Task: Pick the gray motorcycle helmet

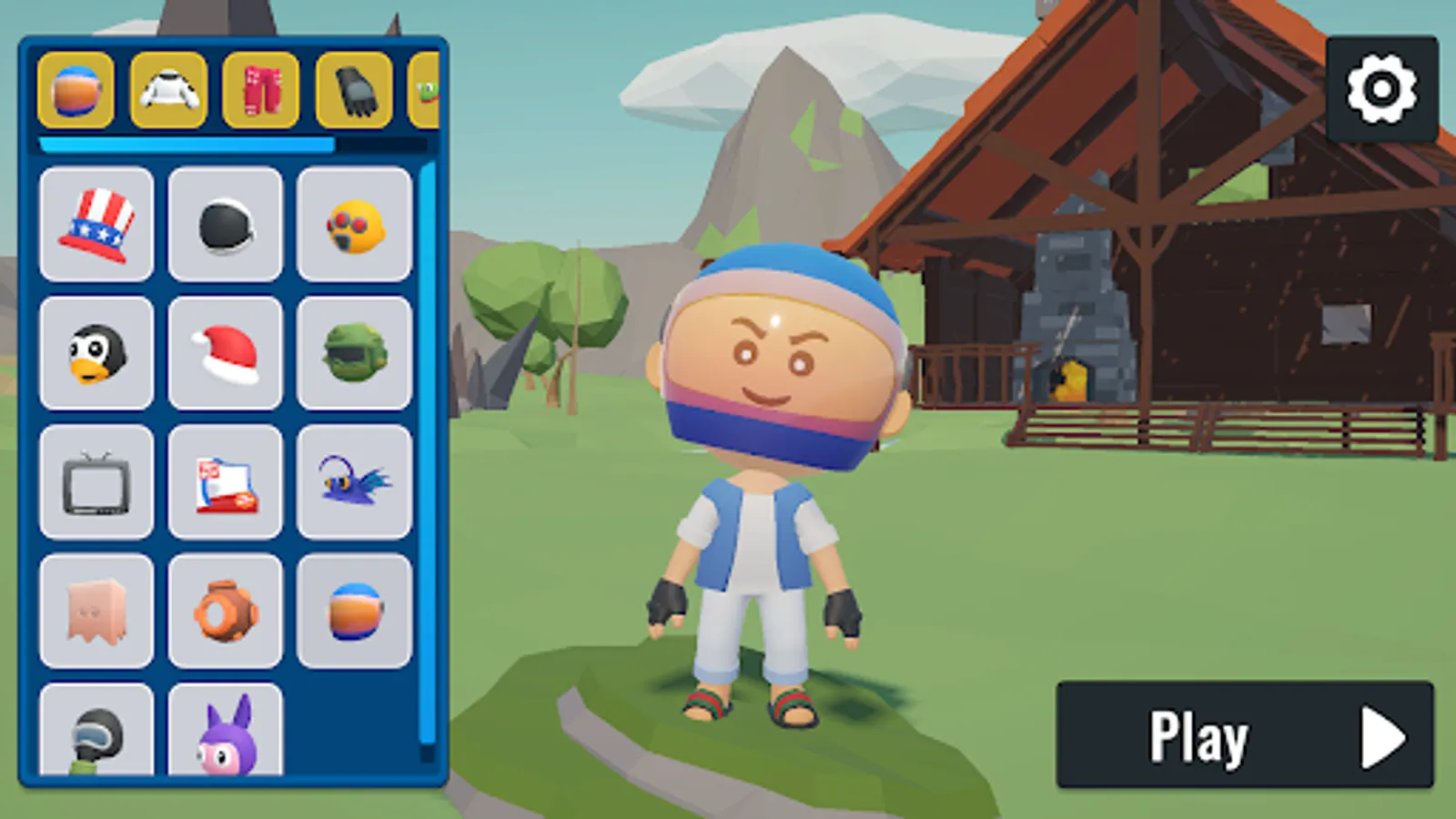Action: tap(96, 733)
